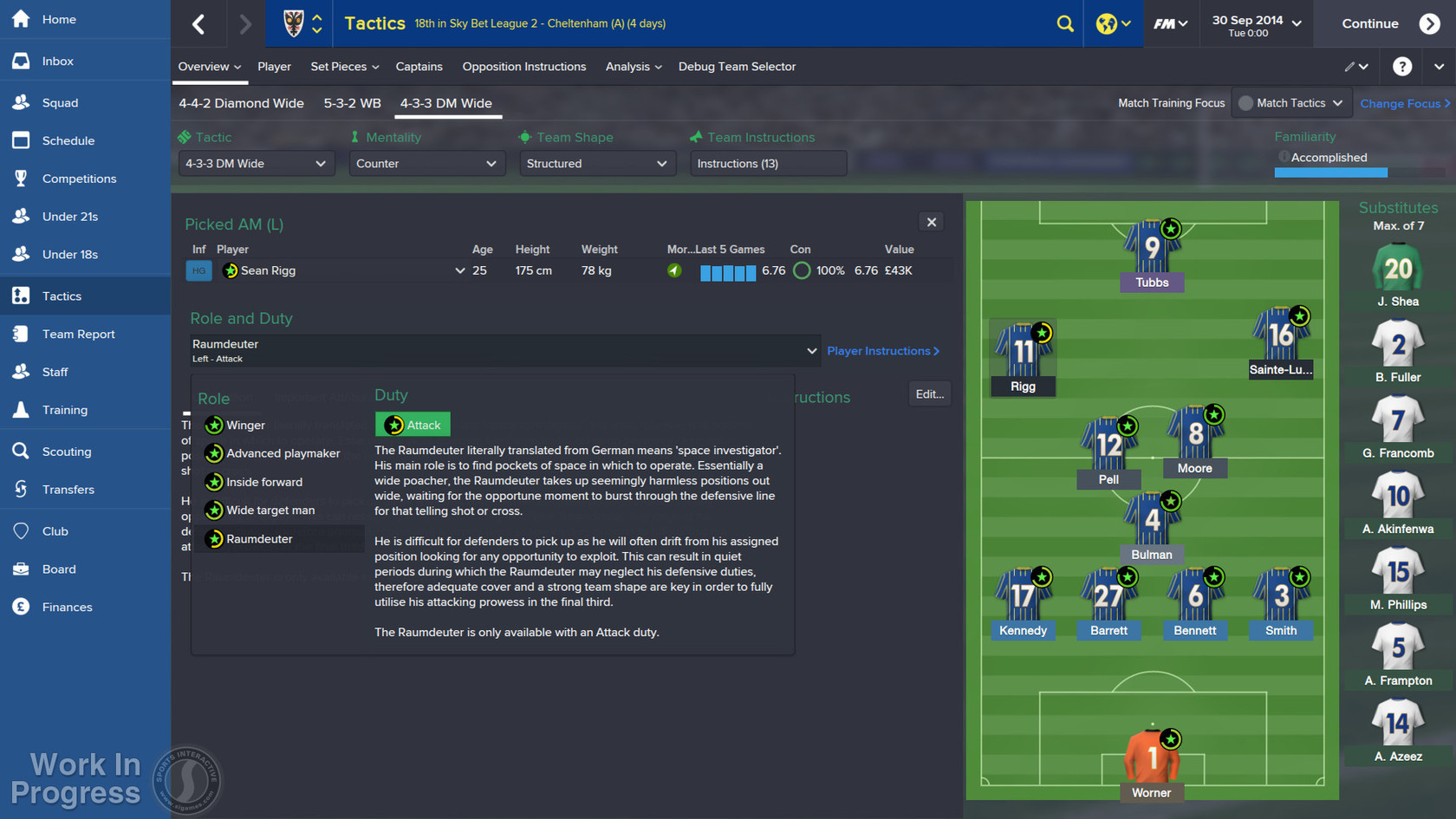
Task: Open the Opposition Instructions tab
Action: coord(523,67)
